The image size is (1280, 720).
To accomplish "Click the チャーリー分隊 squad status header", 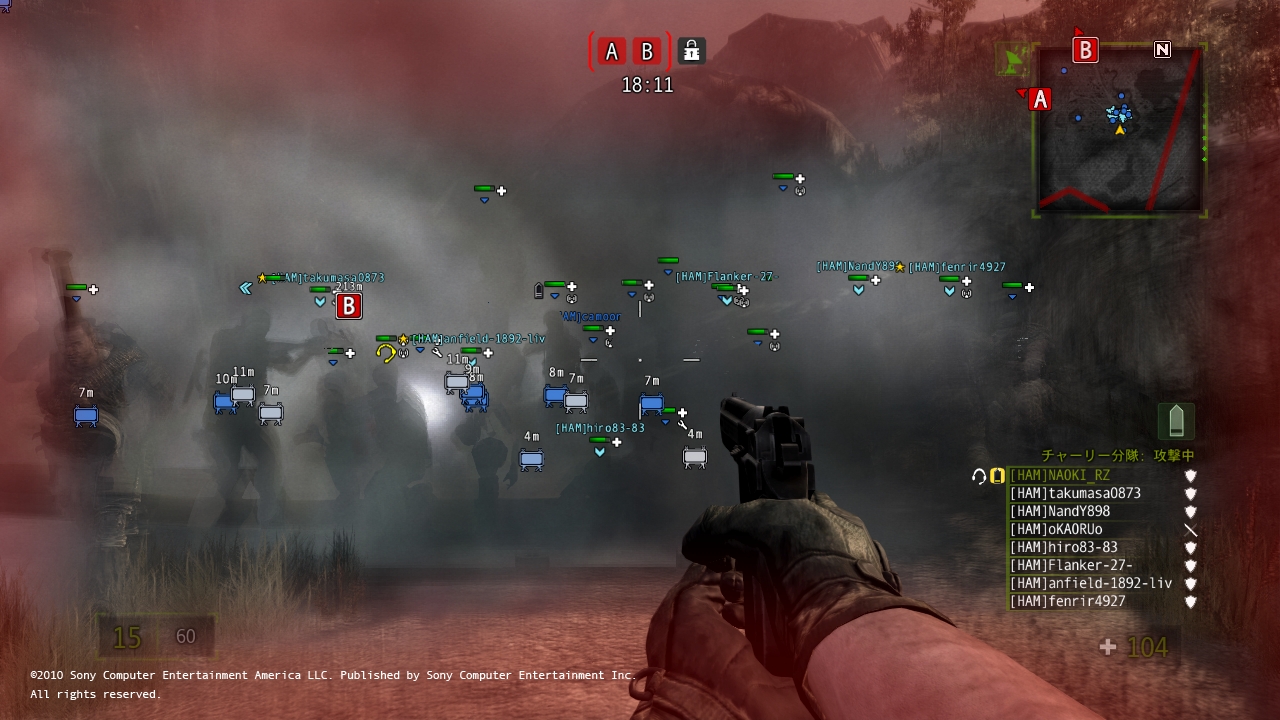I will click(x=1118, y=456).
